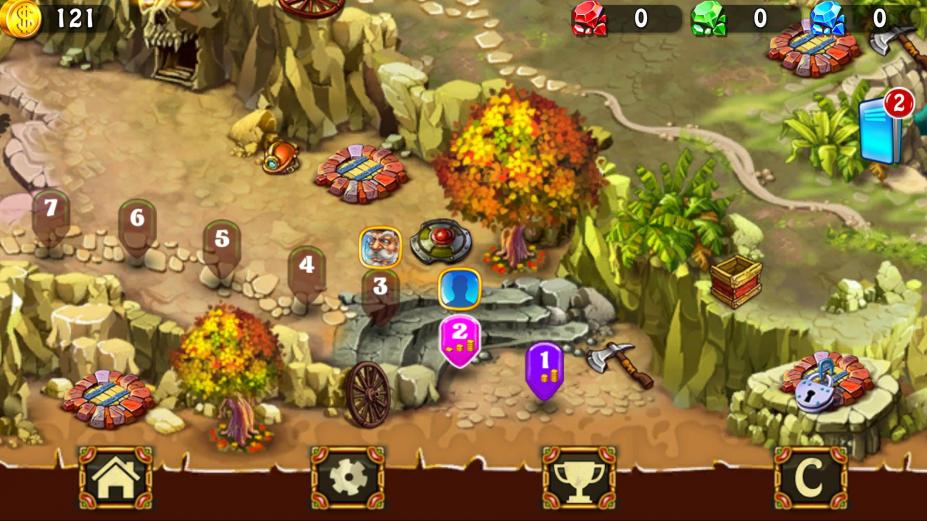Choose locked level 3 marker
This screenshot has height=521, width=927.
point(380,290)
